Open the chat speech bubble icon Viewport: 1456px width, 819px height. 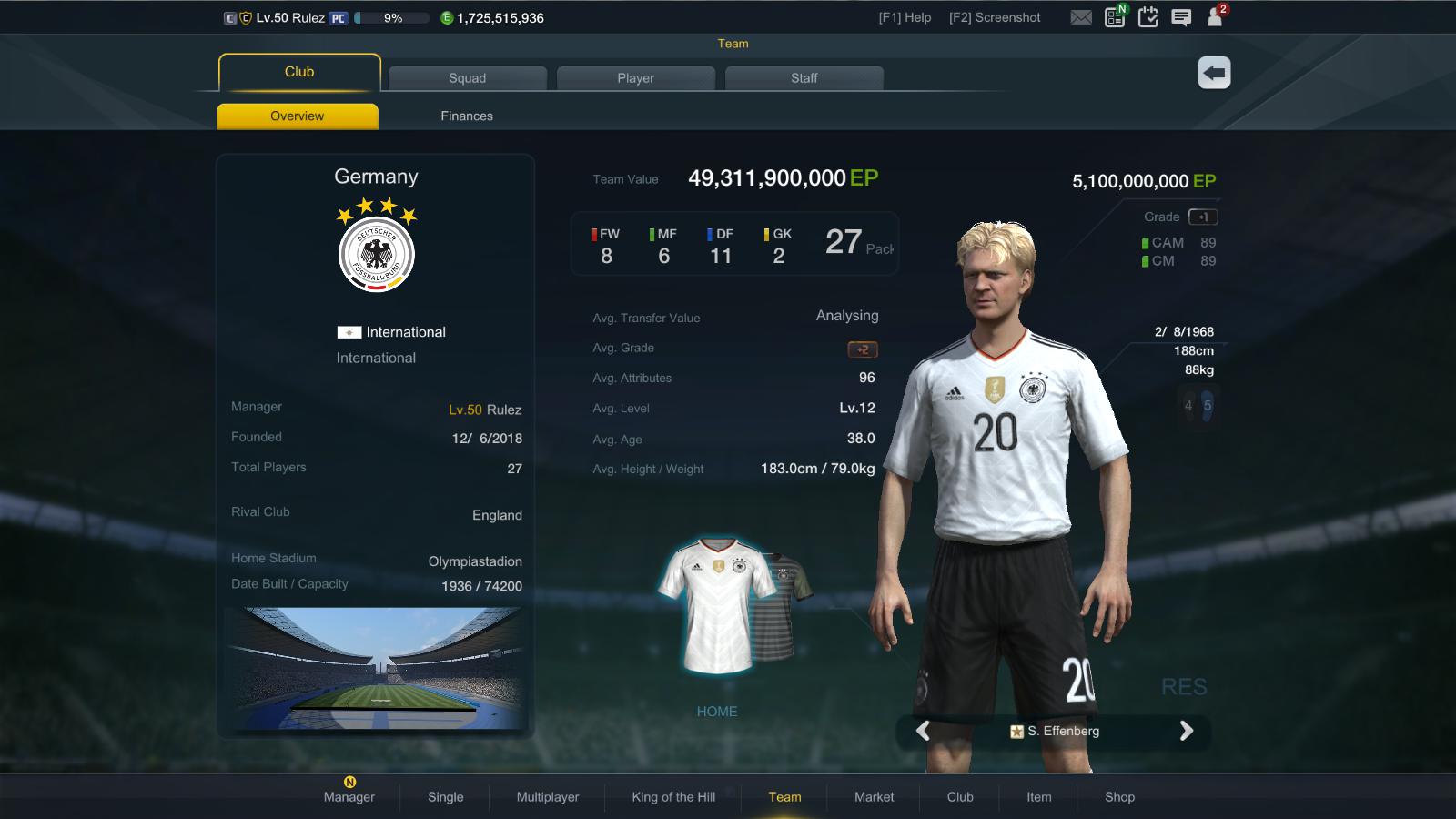pyautogui.click(x=1181, y=17)
